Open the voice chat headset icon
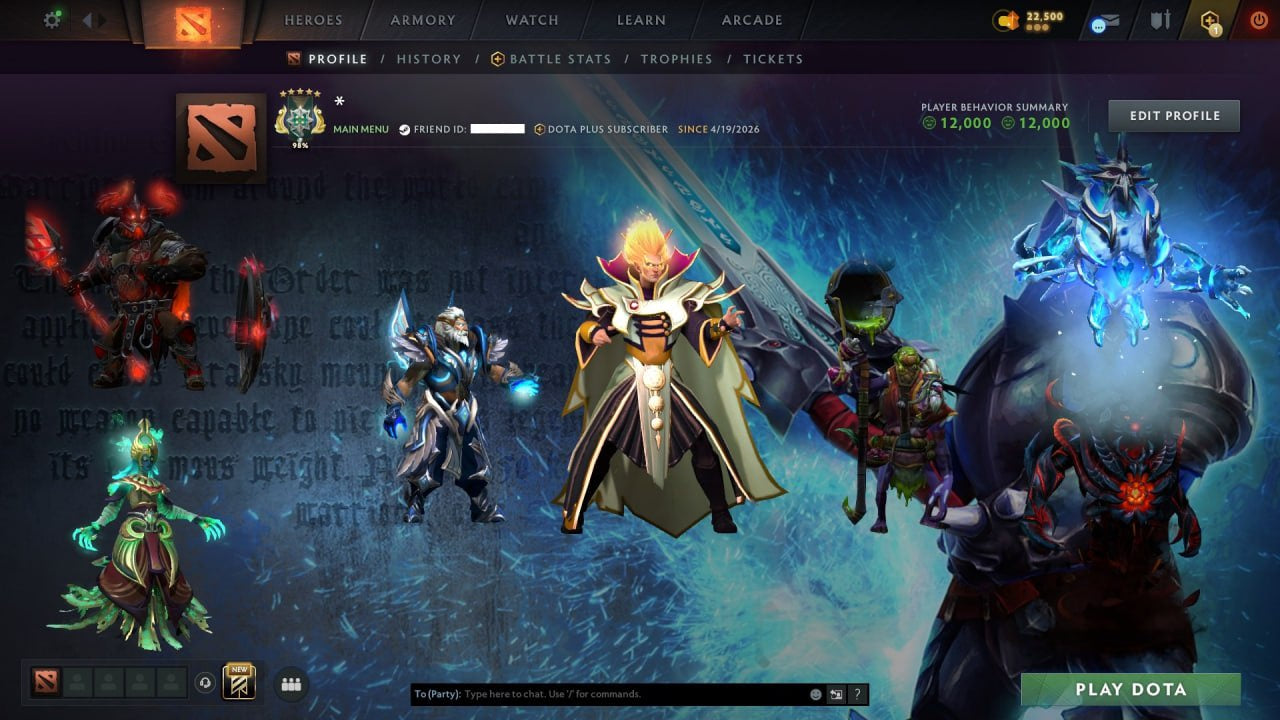Viewport: 1280px width, 720px height. (204, 683)
